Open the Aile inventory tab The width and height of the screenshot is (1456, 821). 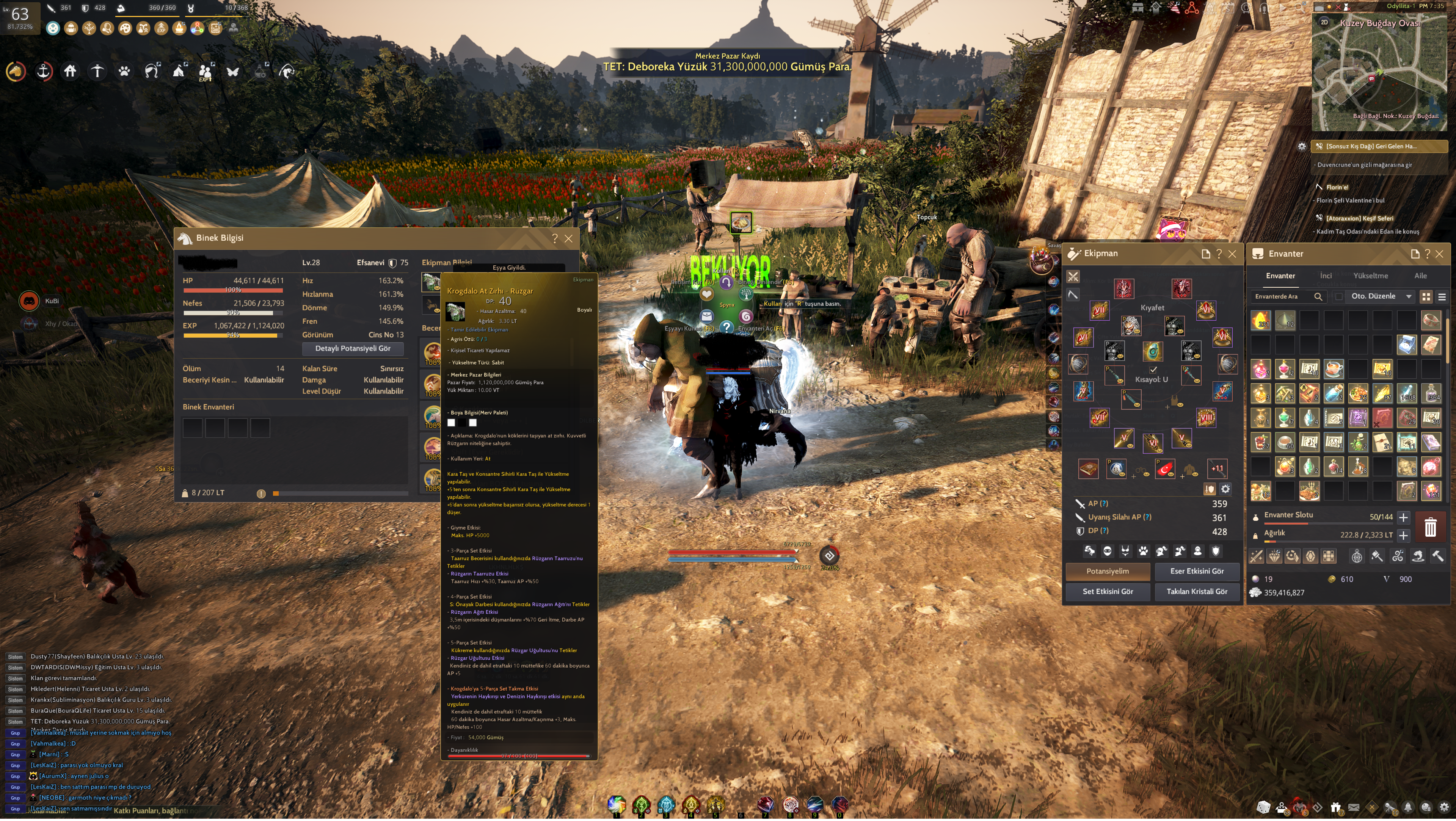[x=1420, y=276]
